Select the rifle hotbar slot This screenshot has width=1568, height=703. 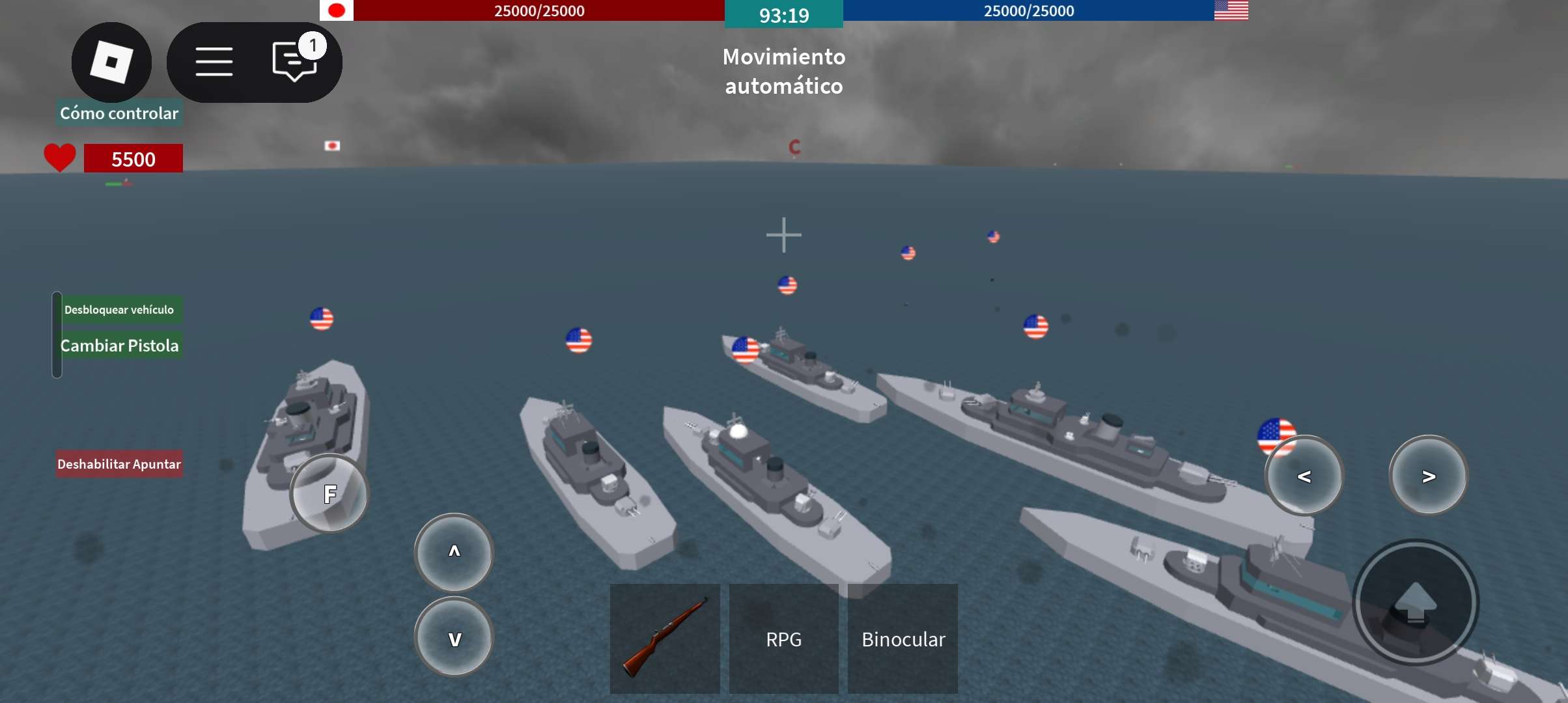[665, 639]
